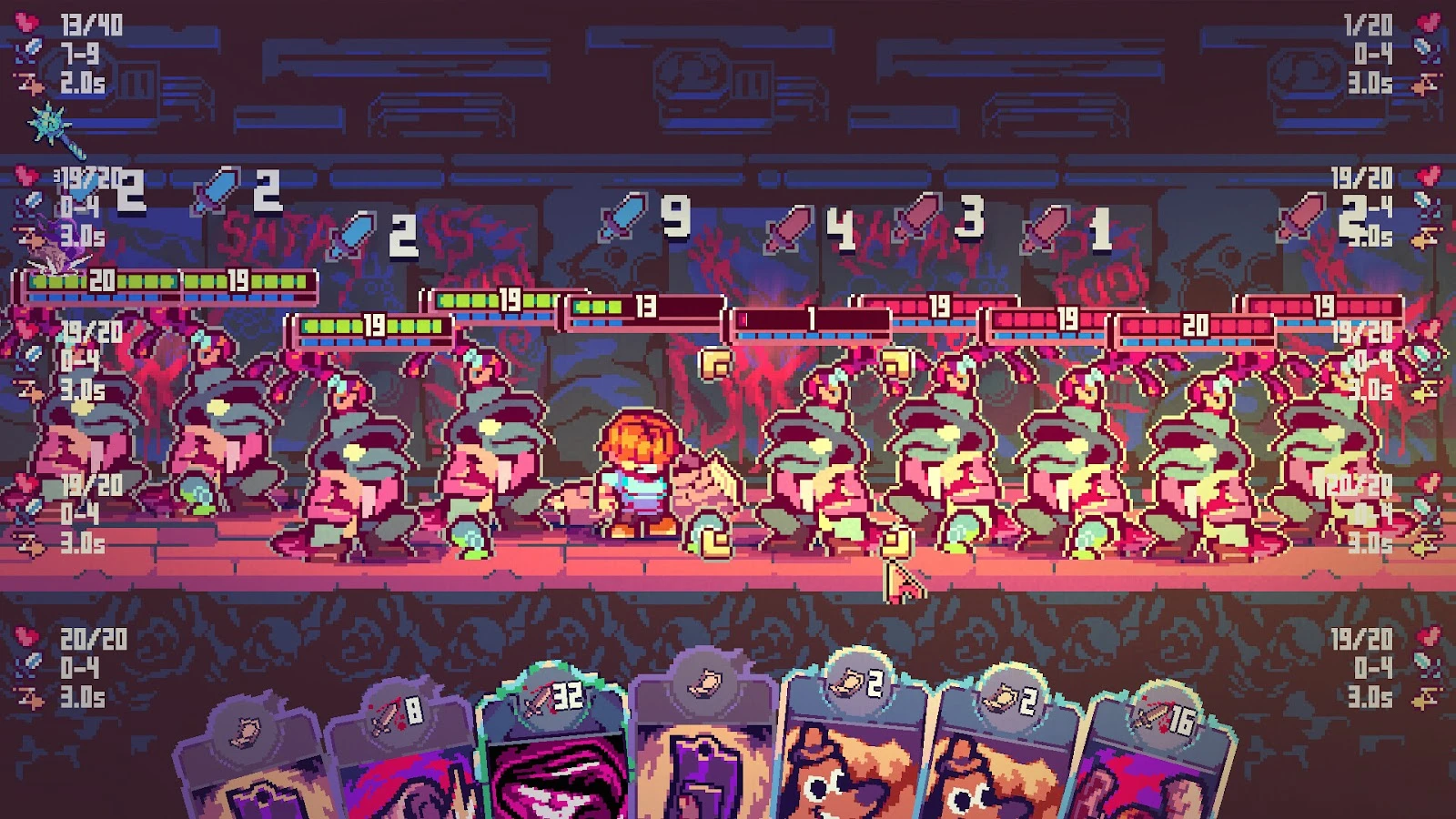Click the sword badge showing 1 above rightmost enemies
The width and height of the screenshot is (1456, 819).
(1046, 227)
